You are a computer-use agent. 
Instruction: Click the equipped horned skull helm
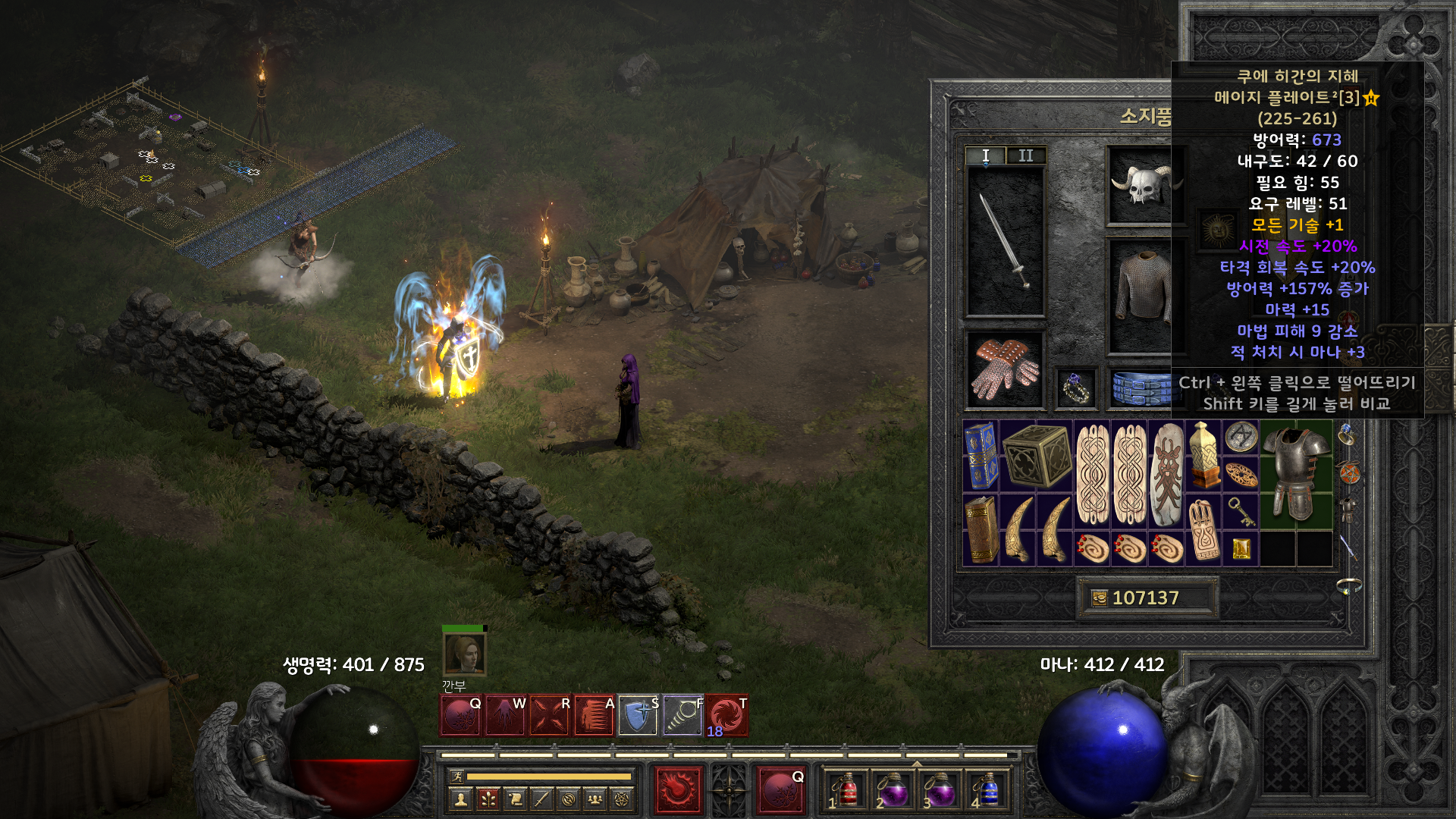pyautogui.click(x=1142, y=186)
